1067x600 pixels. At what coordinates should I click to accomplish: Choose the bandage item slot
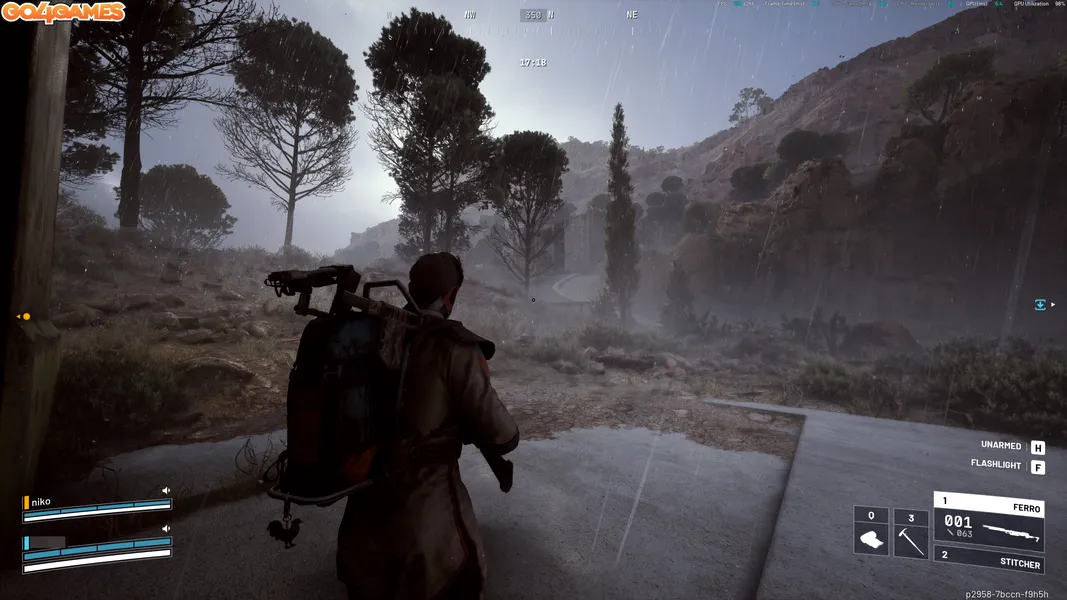[871, 531]
